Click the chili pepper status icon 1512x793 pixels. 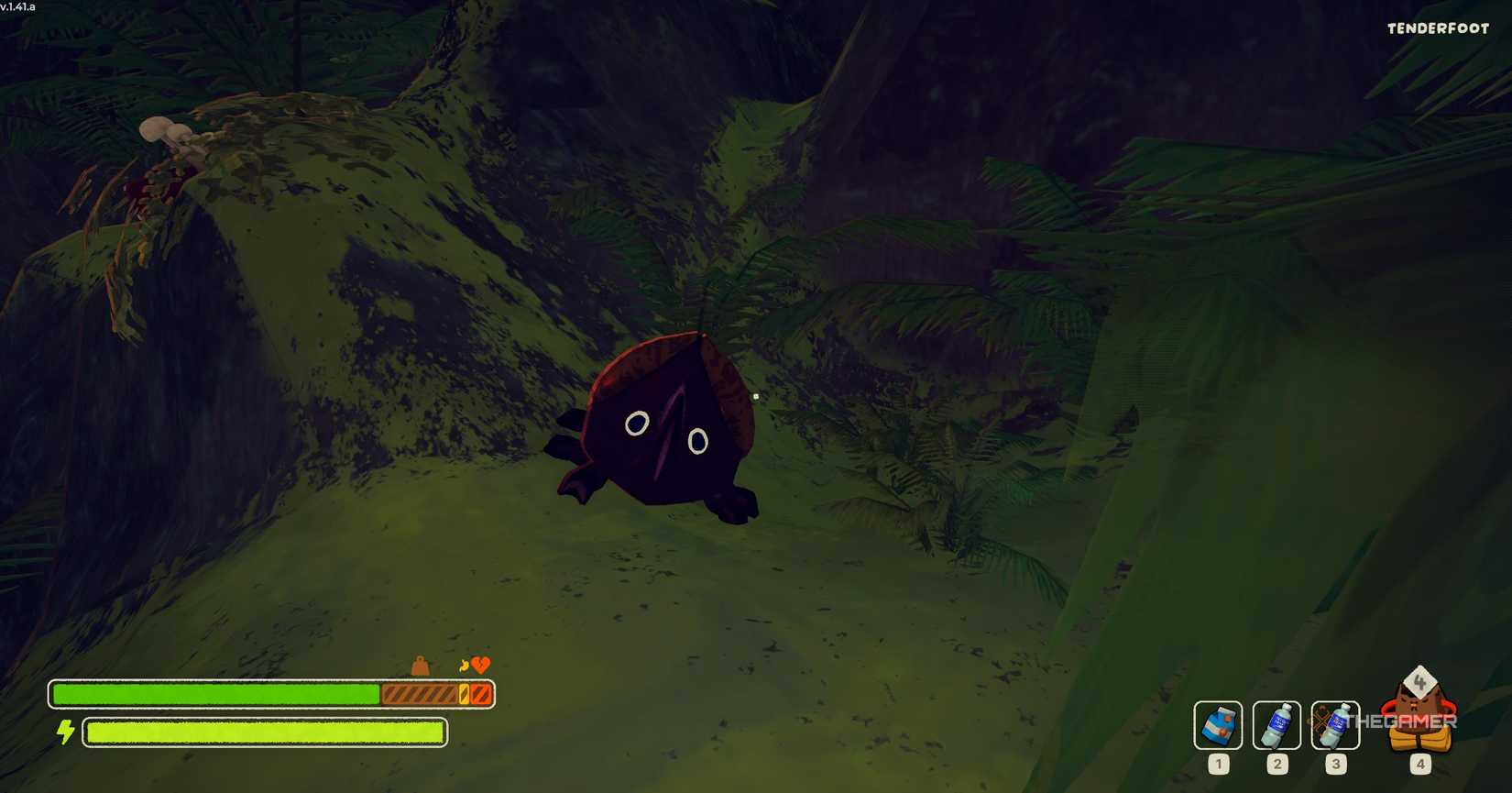pyautogui.click(x=464, y=665)
